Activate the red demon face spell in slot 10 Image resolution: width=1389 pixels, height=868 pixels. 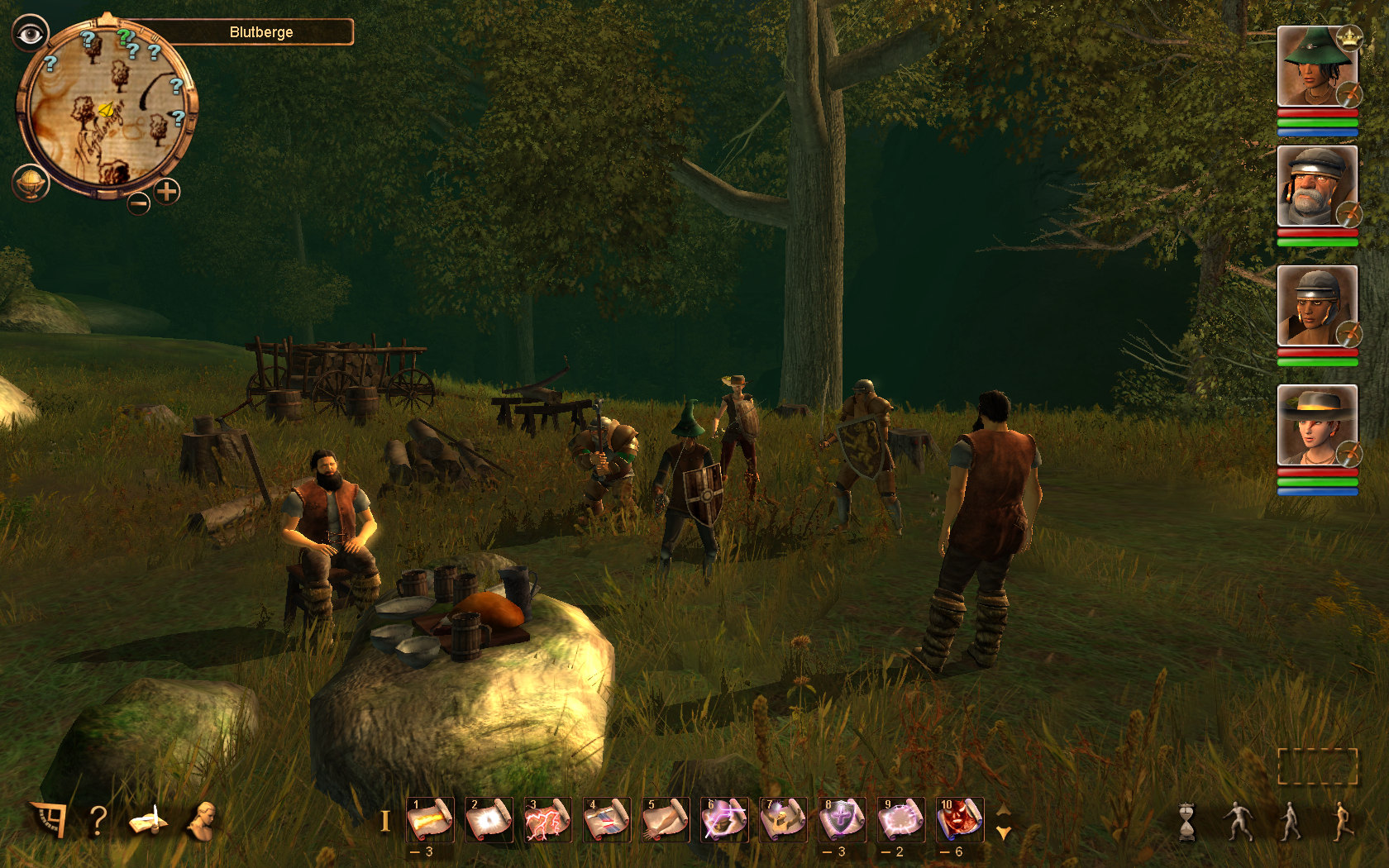pyautogui.click(x=959, y=819)
